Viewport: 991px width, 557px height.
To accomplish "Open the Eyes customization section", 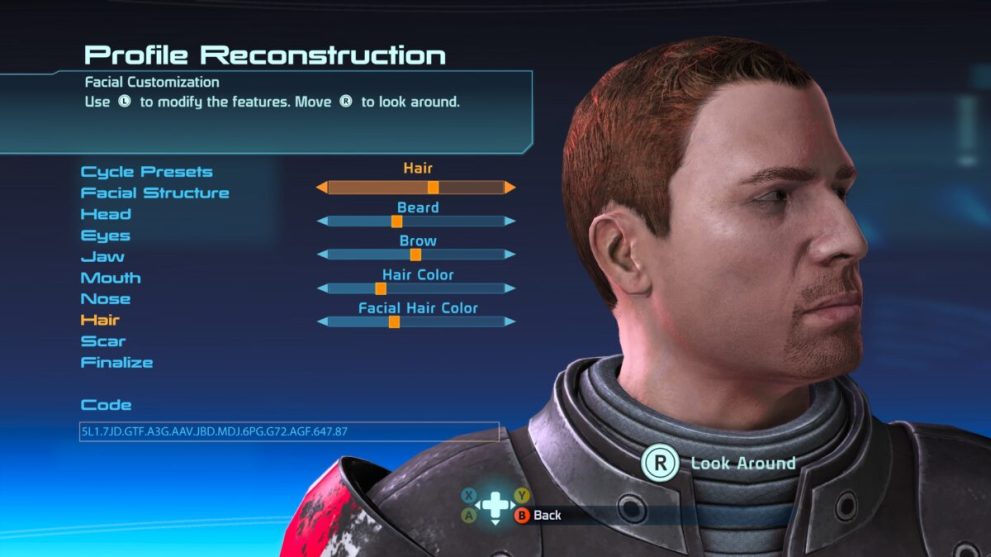I will pyautogui.click(x=106, y=236).
